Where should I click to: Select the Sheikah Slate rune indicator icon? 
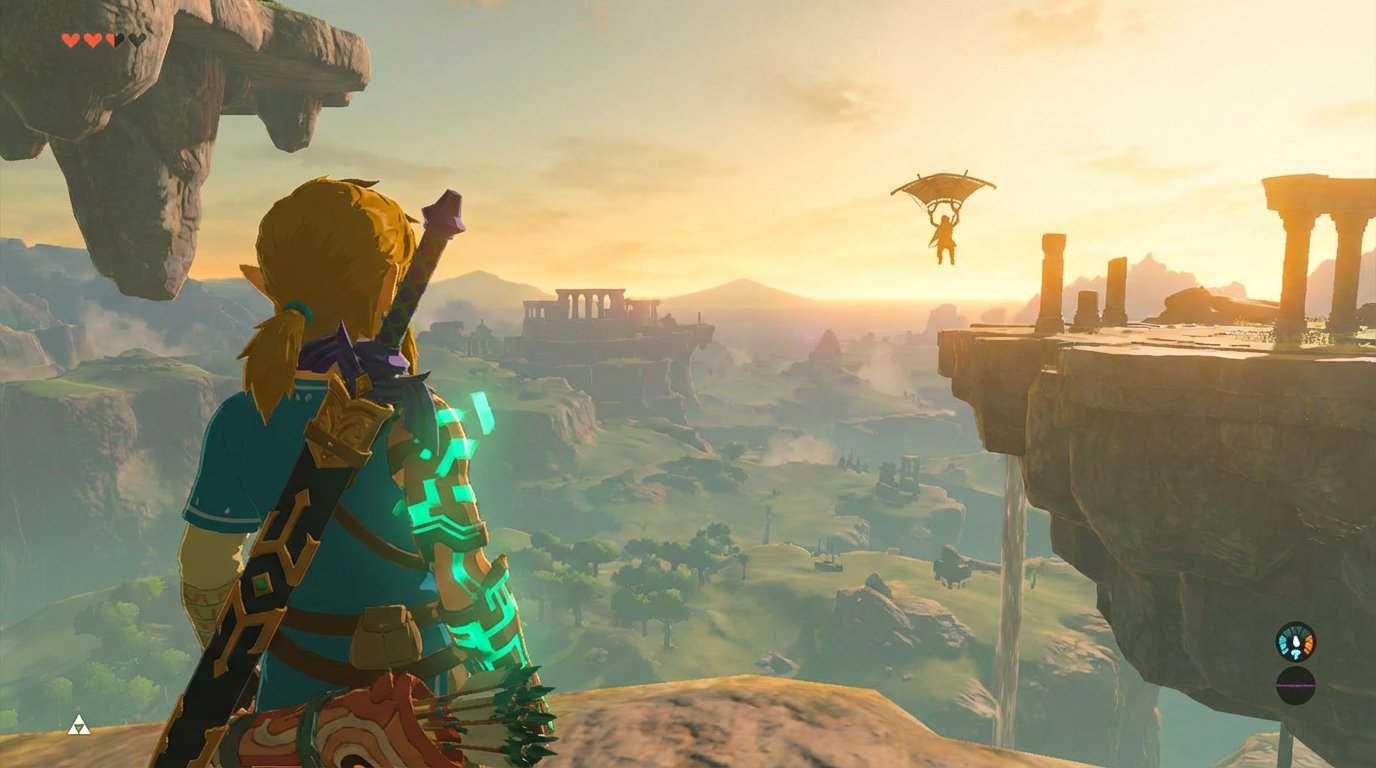[1295, 640]
